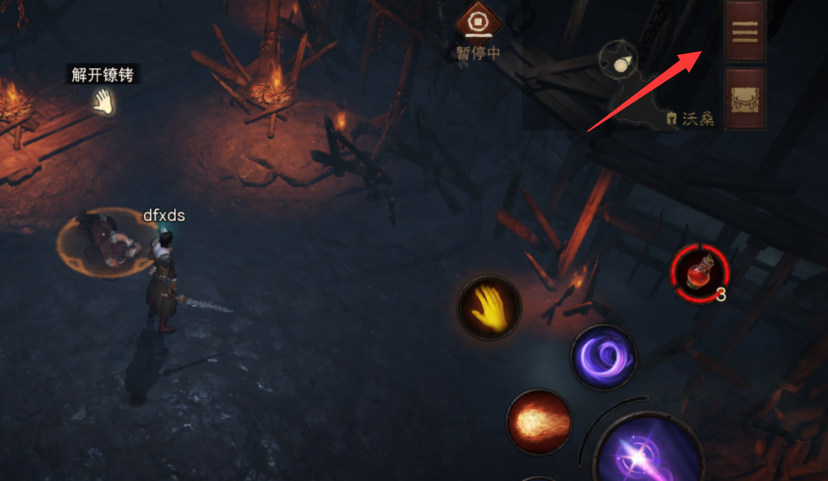Tap the 解开镣铐 hand prompt
The width and height of the screenshot is (828, 481).
[102, 100]
